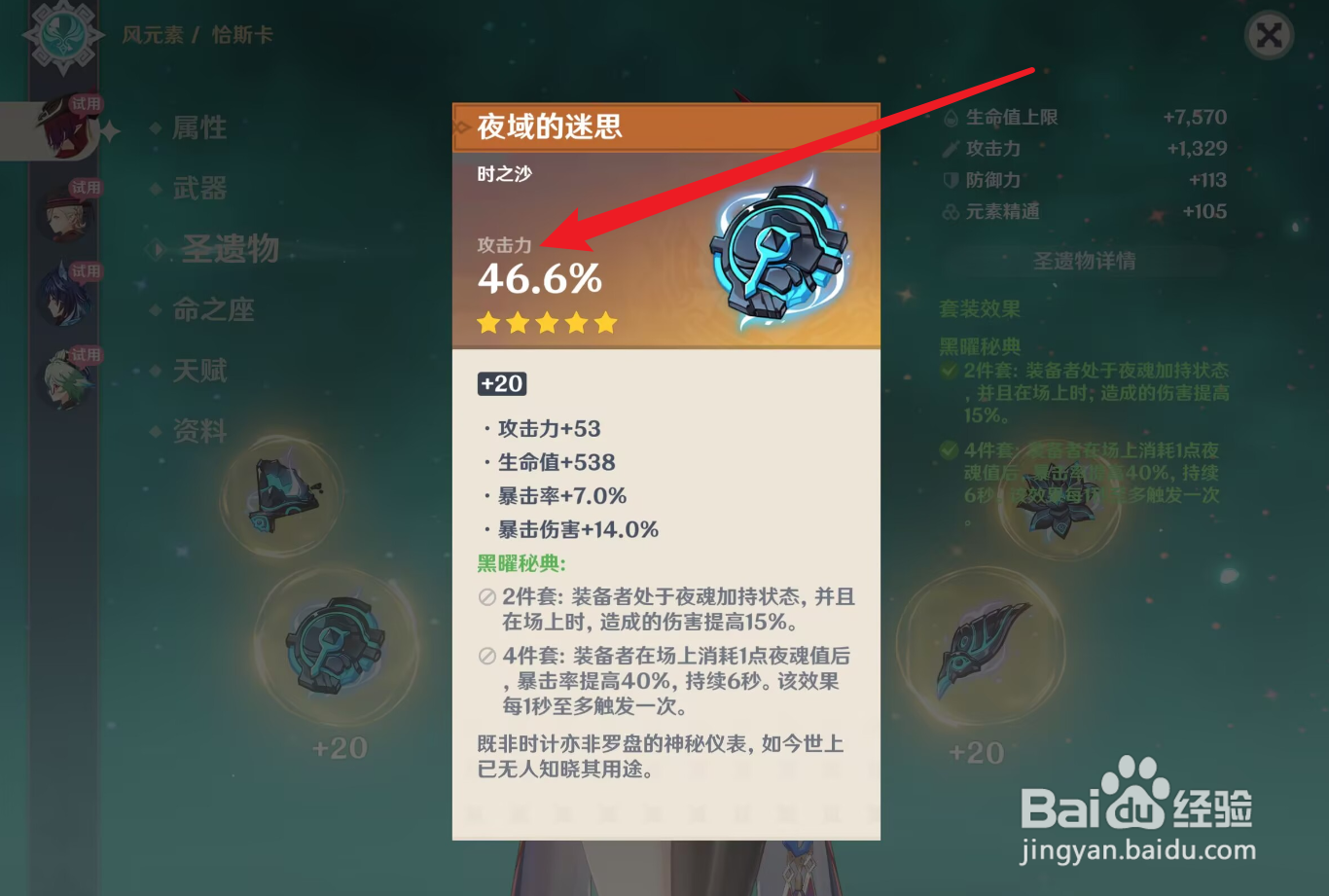Toggle the 4件套 set effect checkmark
The width and height of the screenshot is (1329, 896).
(947, 450)
